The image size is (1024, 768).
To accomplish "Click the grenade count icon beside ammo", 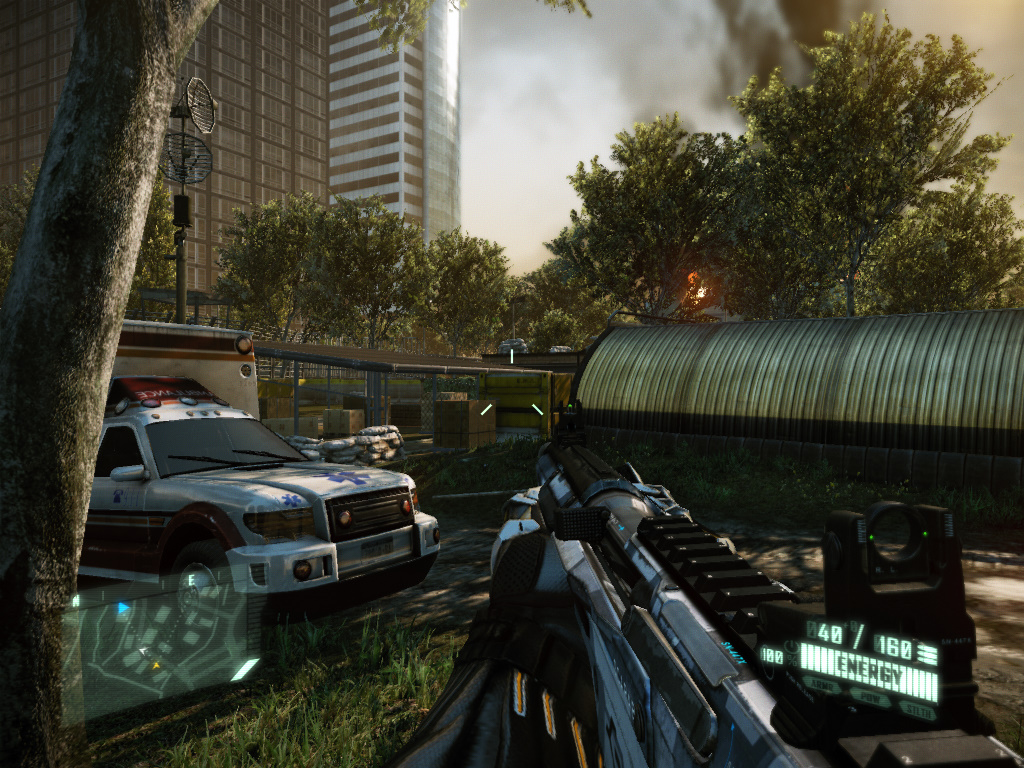I will (928, 654).
